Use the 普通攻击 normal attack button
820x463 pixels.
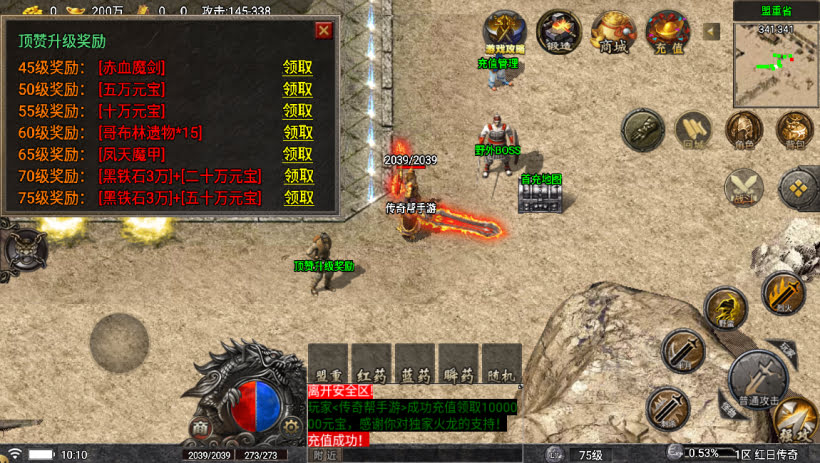[759, 378]
